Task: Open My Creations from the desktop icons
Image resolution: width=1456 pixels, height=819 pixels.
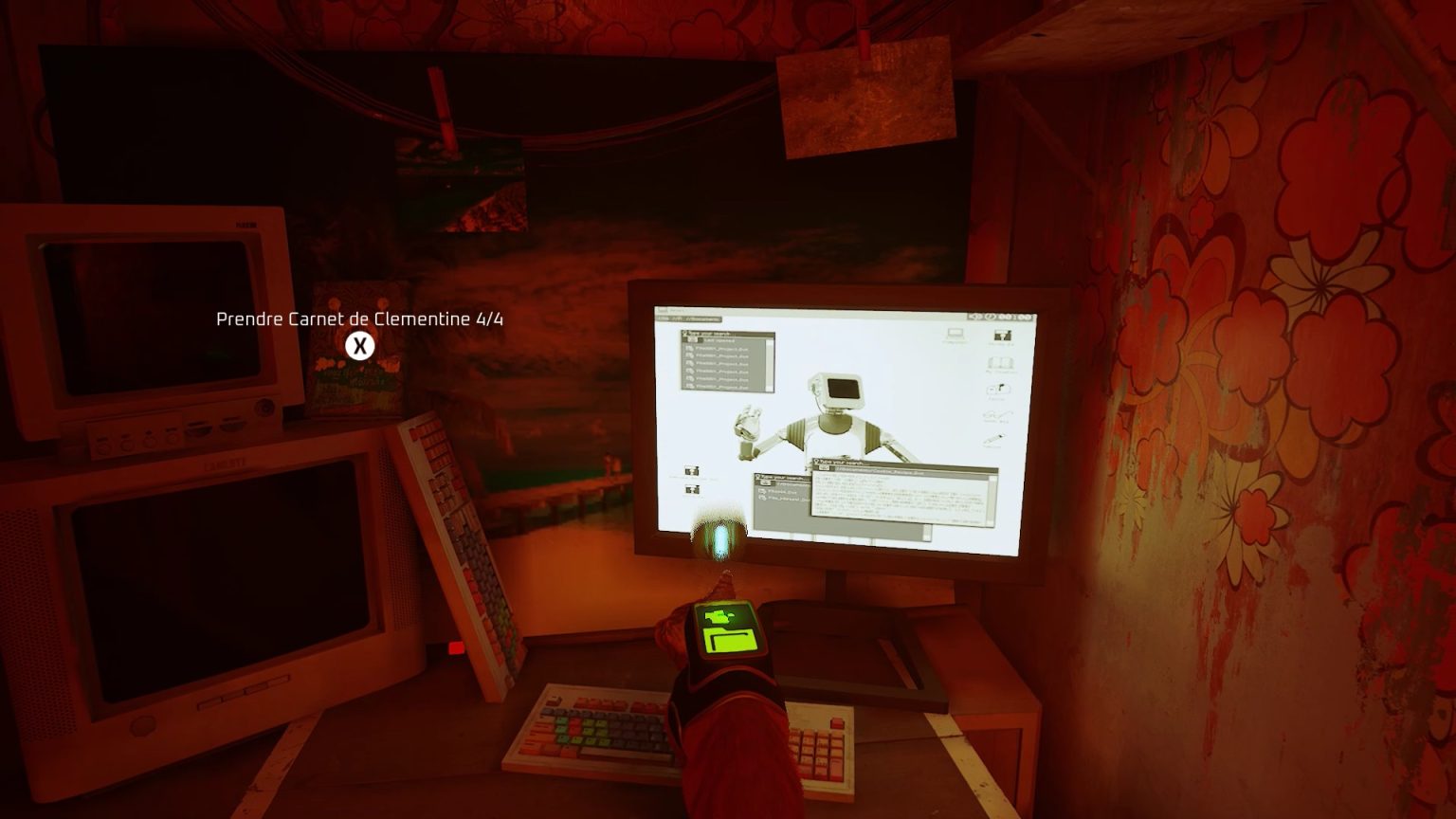Action: [x=1002, y=362]
